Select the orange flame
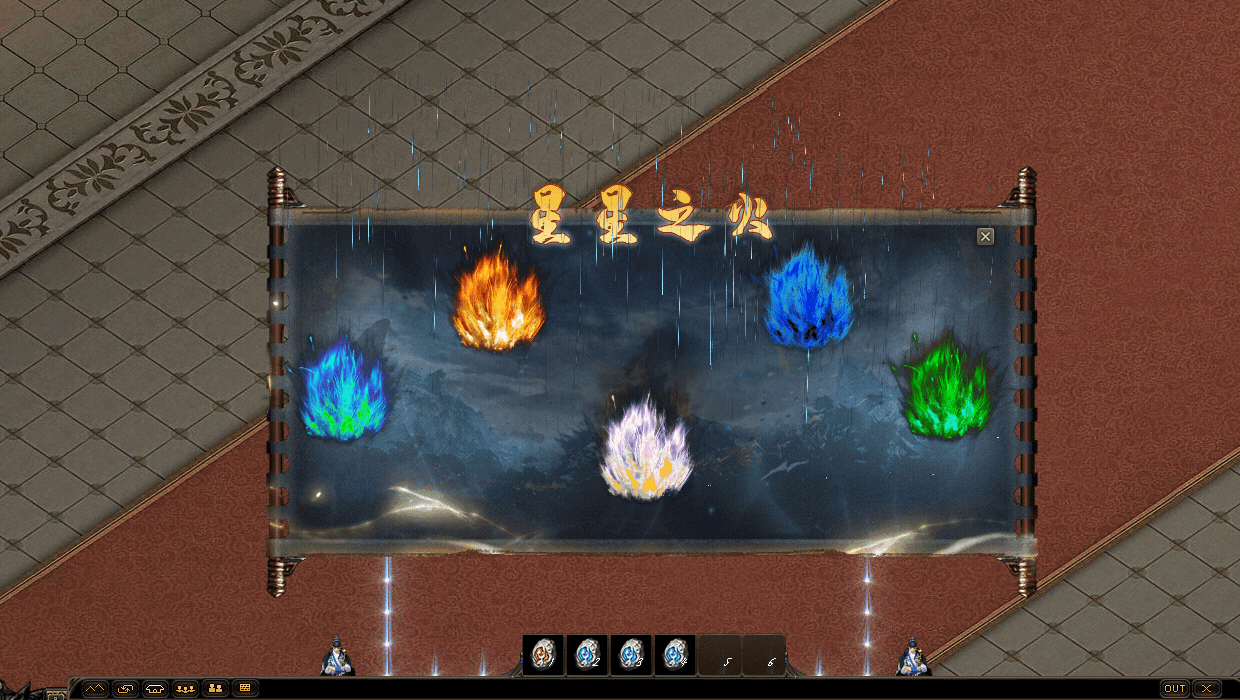1240x700 pixels. (x=497, y=302)
